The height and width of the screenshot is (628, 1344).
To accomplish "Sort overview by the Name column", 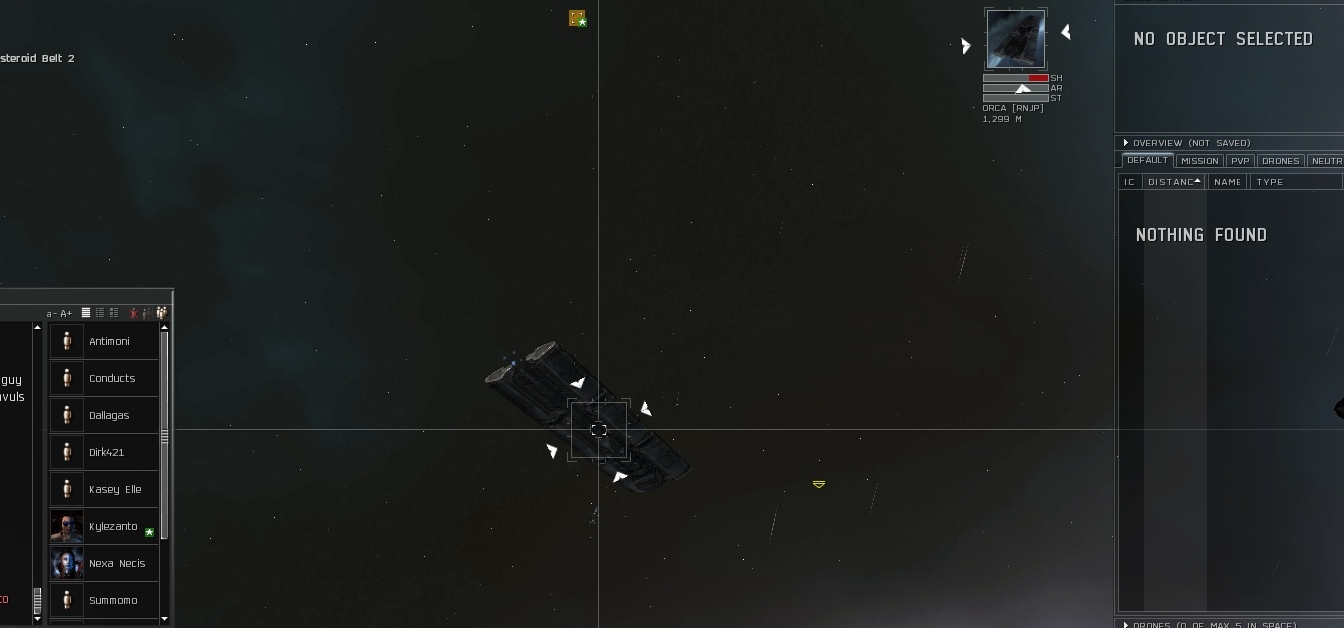I will point(1226,182).
